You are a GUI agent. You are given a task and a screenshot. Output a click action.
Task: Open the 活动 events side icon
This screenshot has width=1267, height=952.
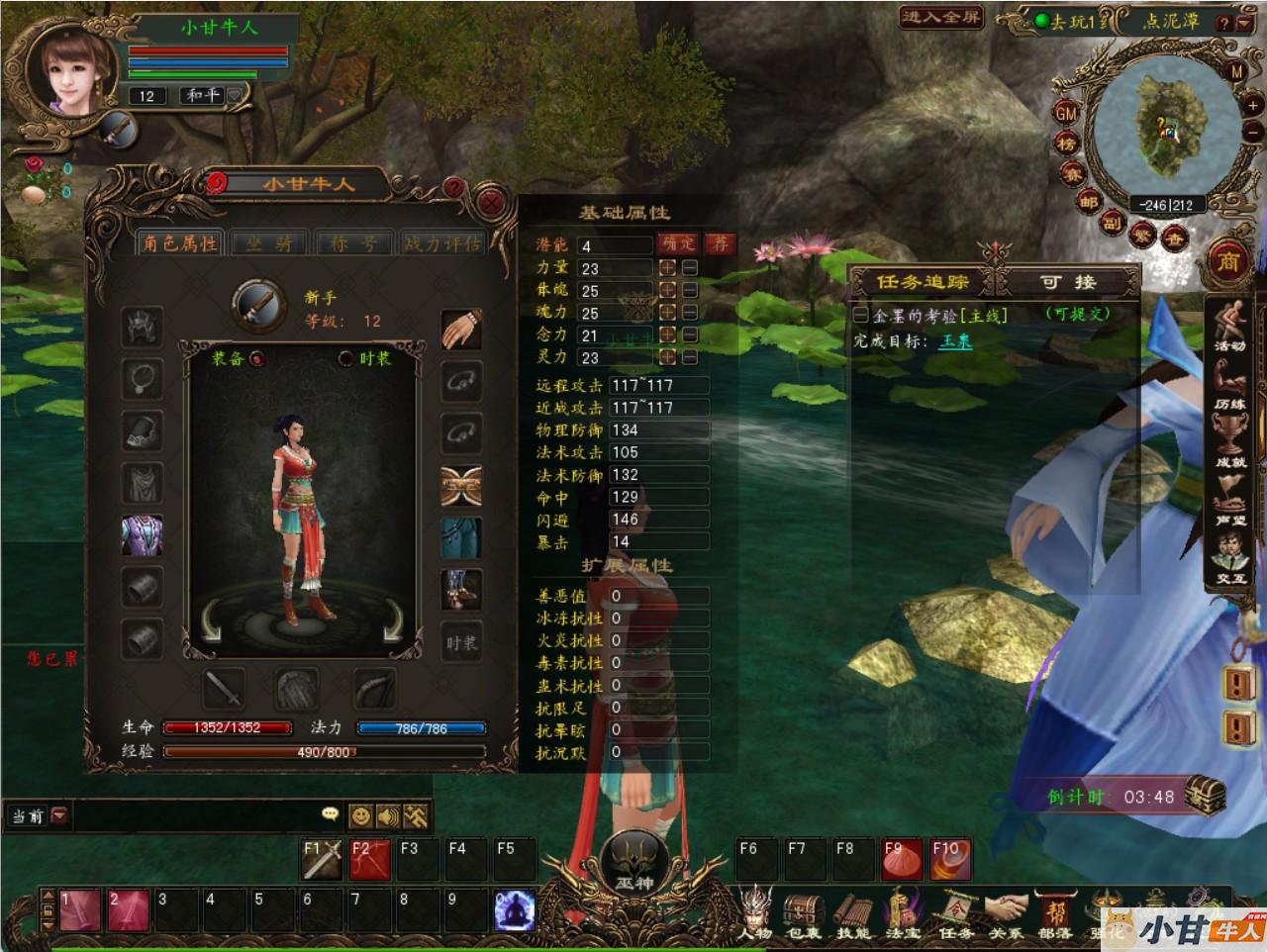pyautogui.click(x=1230, y=324)
